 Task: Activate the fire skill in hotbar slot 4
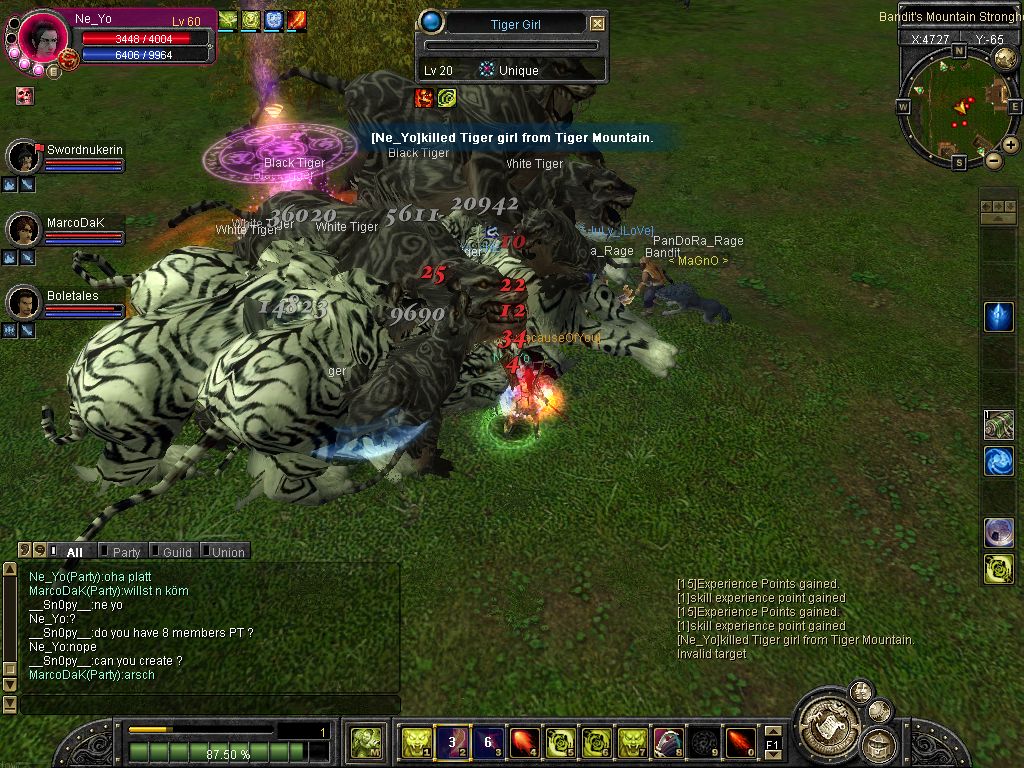click(524, 742)
